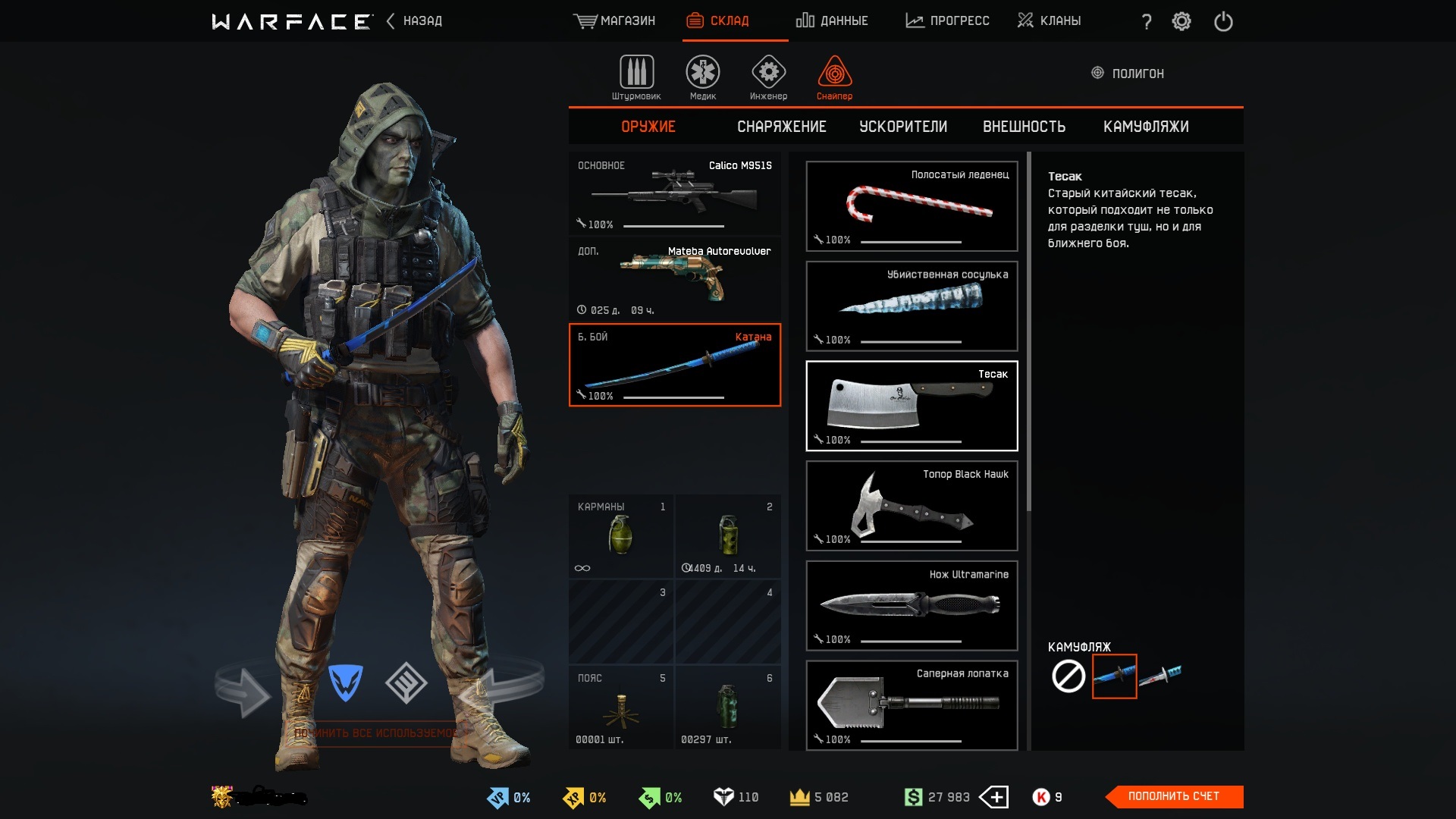Switch to the Ускорители tab
This screenshot has height=819, width=1456.
[903, 127]
